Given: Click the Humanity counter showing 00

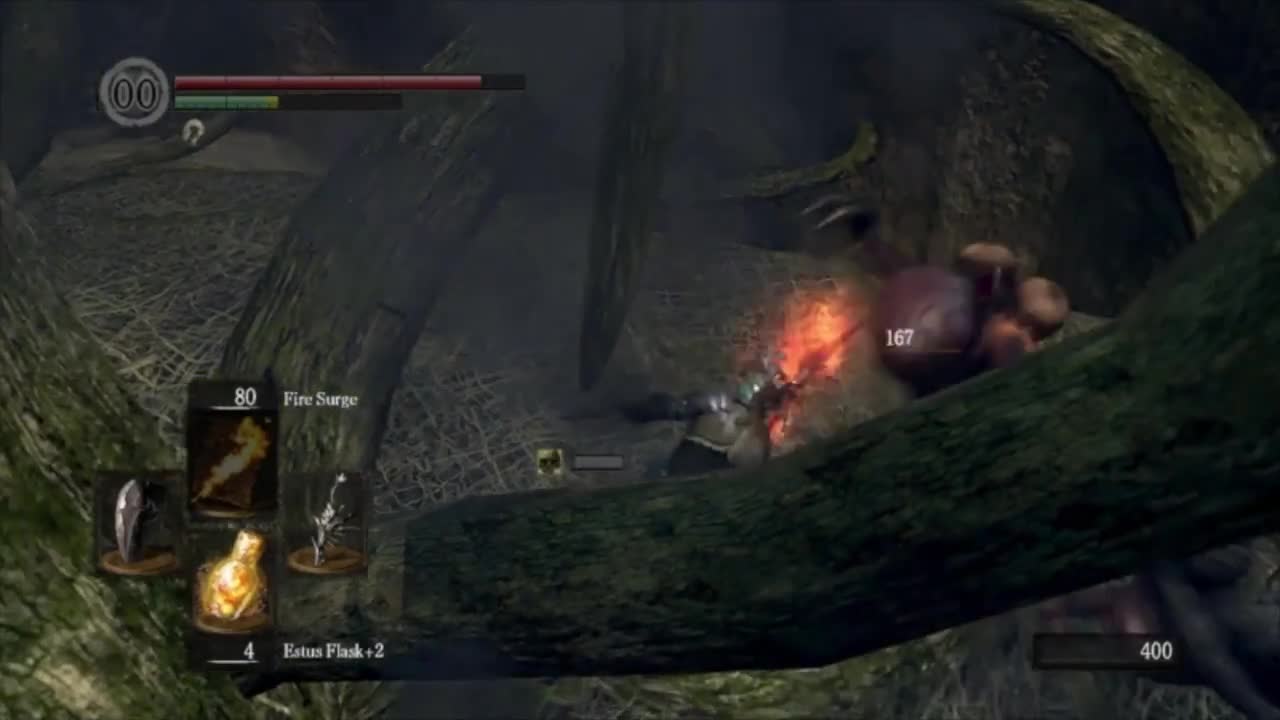Looking at the screenshot, I should click(x=135, y=94).
